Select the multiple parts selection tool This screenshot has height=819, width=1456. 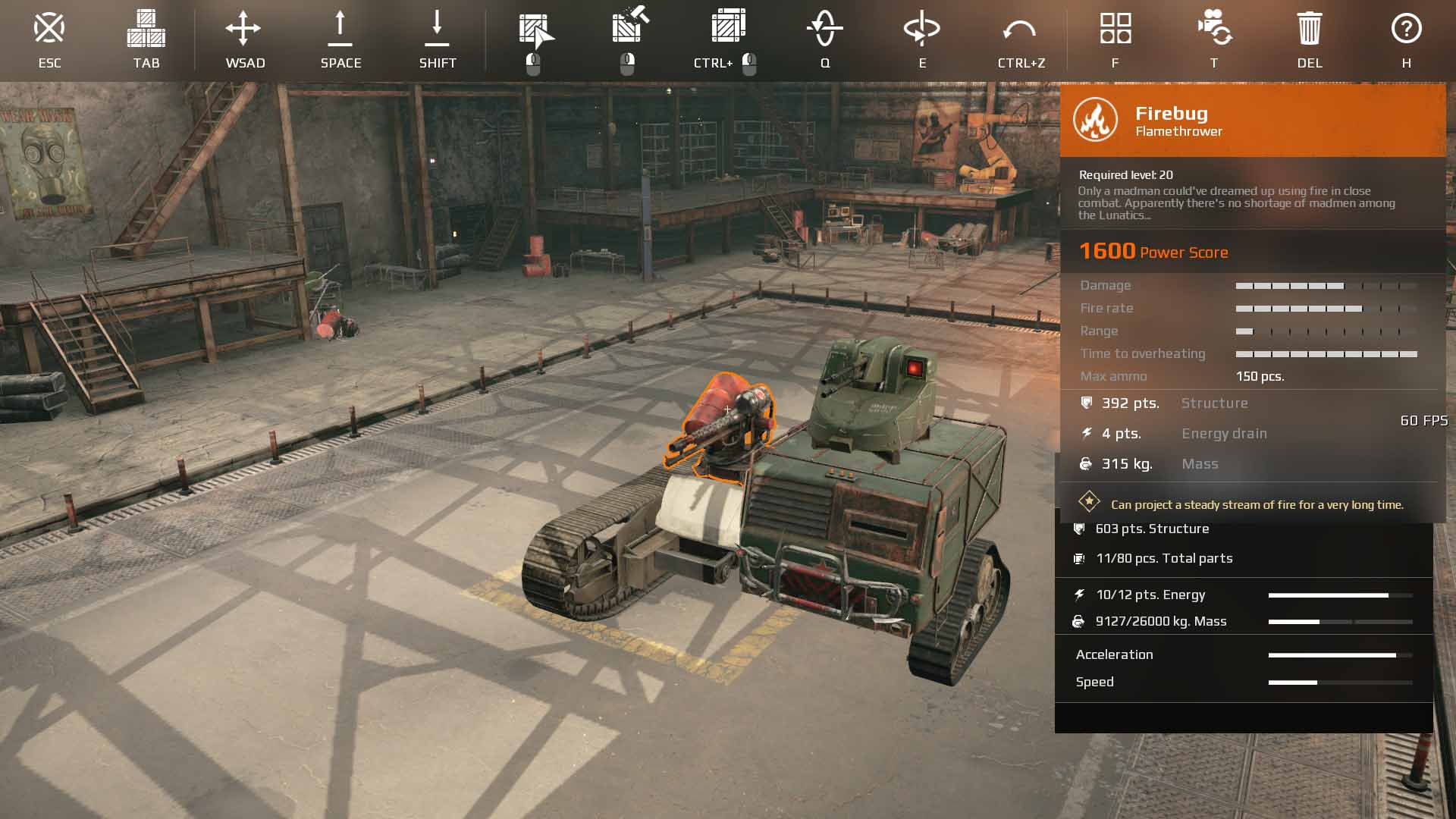(728, 27)
